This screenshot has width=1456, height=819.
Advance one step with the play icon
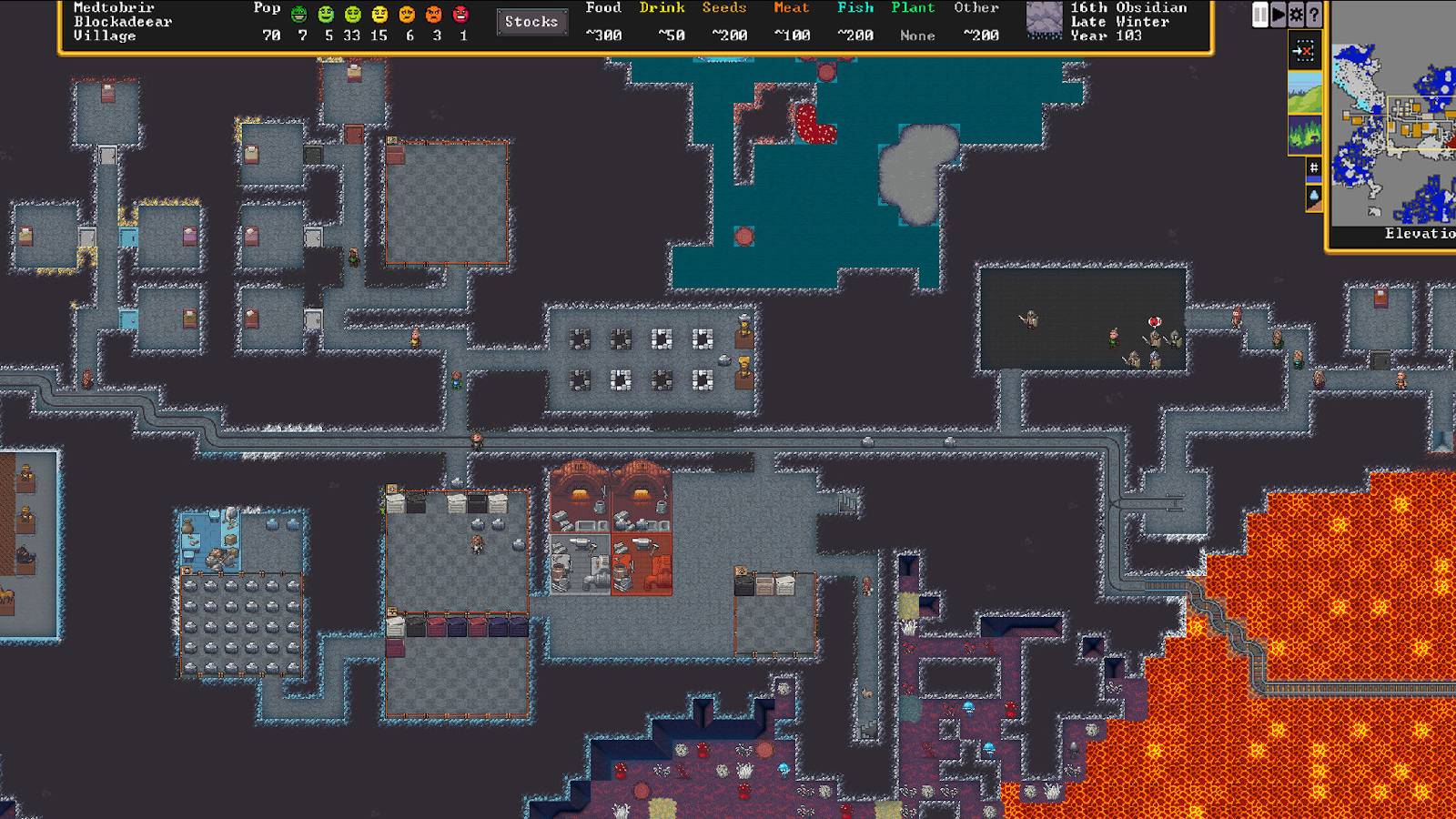1277,14
